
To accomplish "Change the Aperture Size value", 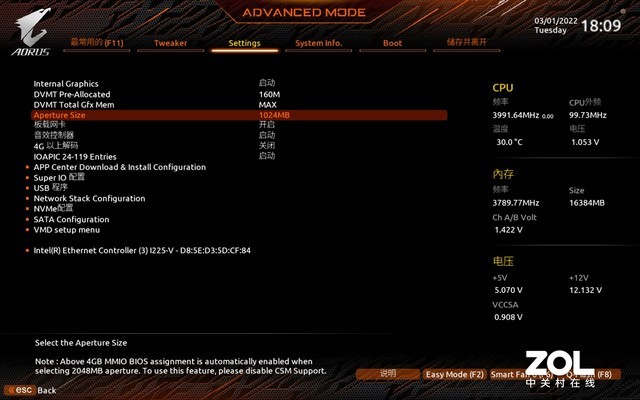I will click(x=274, y=115).
